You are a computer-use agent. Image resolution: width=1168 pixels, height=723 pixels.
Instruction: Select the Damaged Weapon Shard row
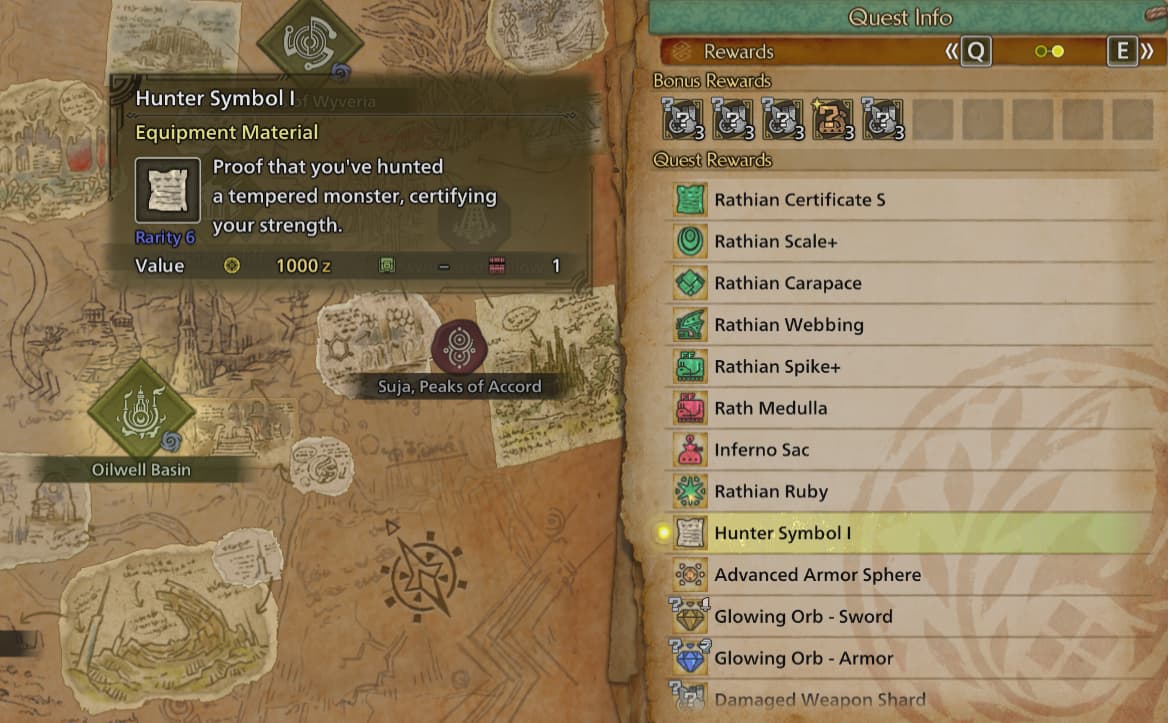pyautogui.click(x=819, y=700)
